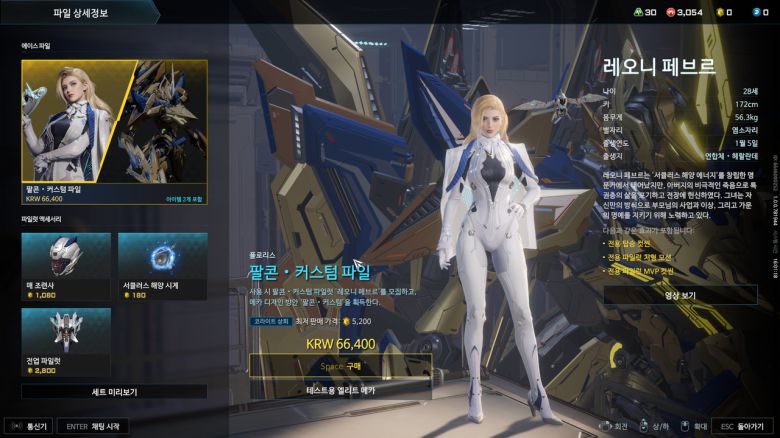
Task: Click the 테스트용 엘리트 메카 button
Action: pos(340,389)
